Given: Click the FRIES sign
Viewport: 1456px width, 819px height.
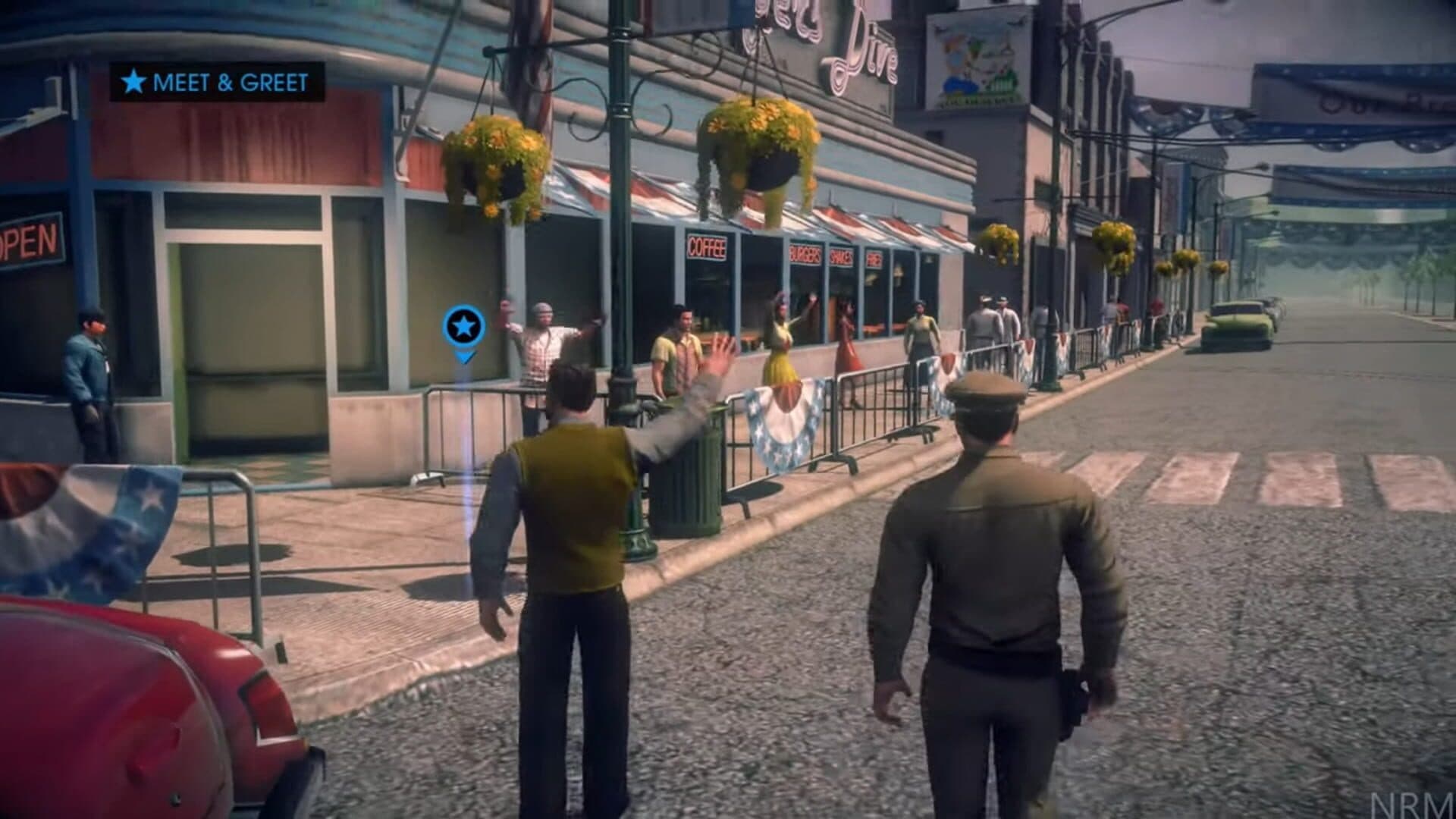Looking at the screenshot, I should coord(874,260).
